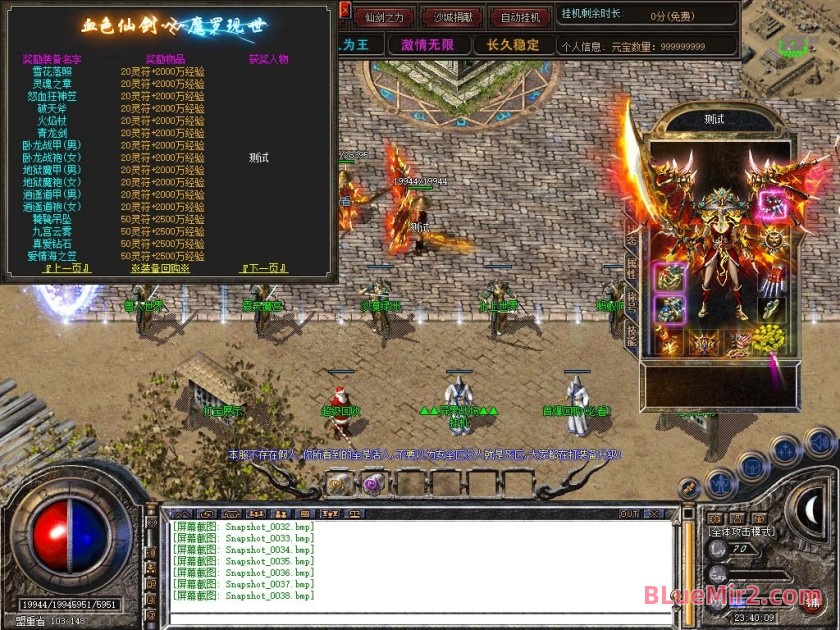Use the purple orb item in quickbar
840x630 pixels.
click(371, 484)
